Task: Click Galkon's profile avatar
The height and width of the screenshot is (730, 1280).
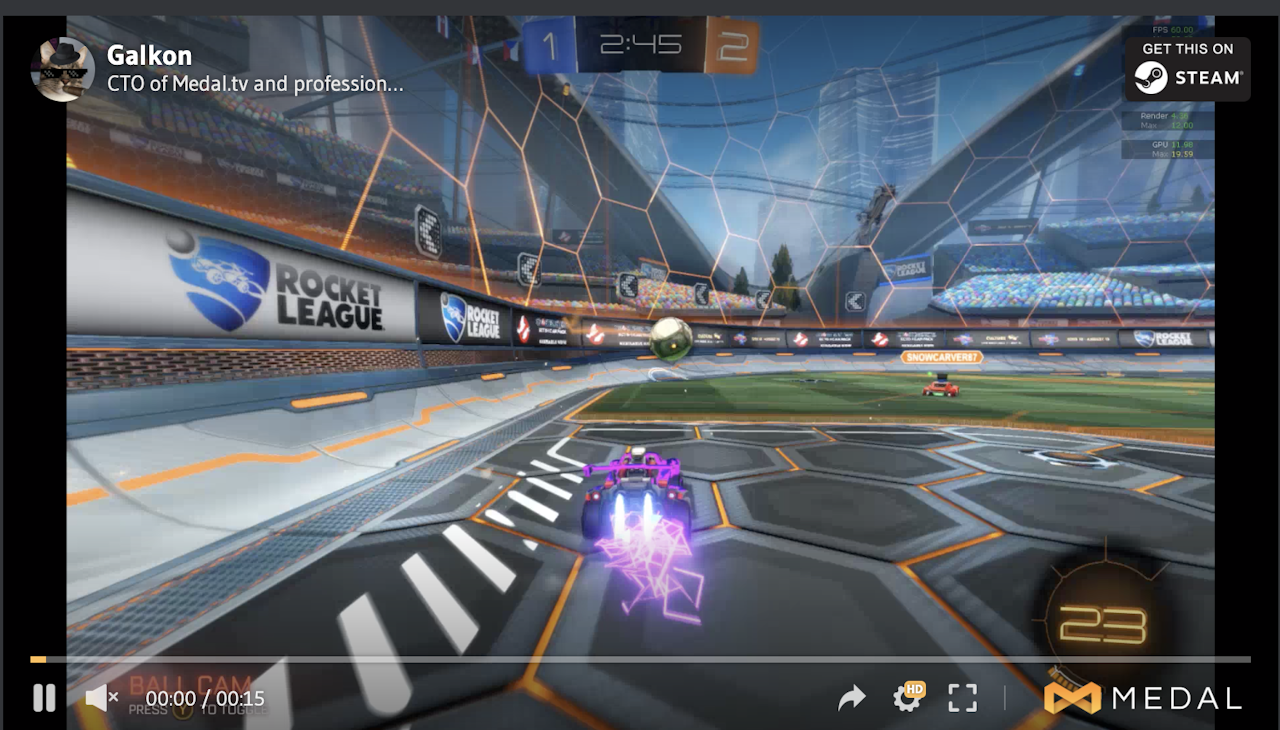Action: (x=62, y=70)
